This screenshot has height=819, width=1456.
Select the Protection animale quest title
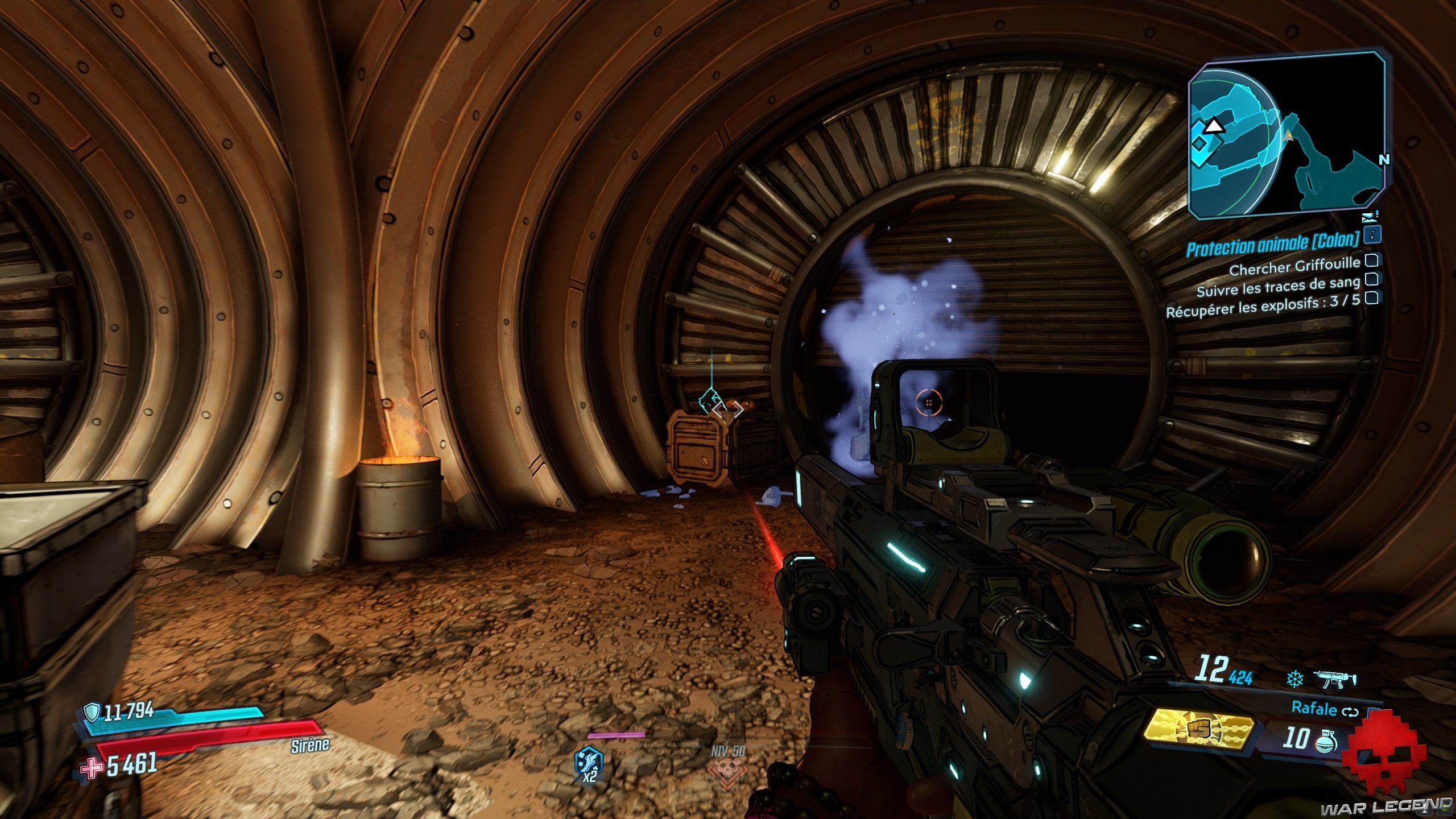coord(1272,245)
